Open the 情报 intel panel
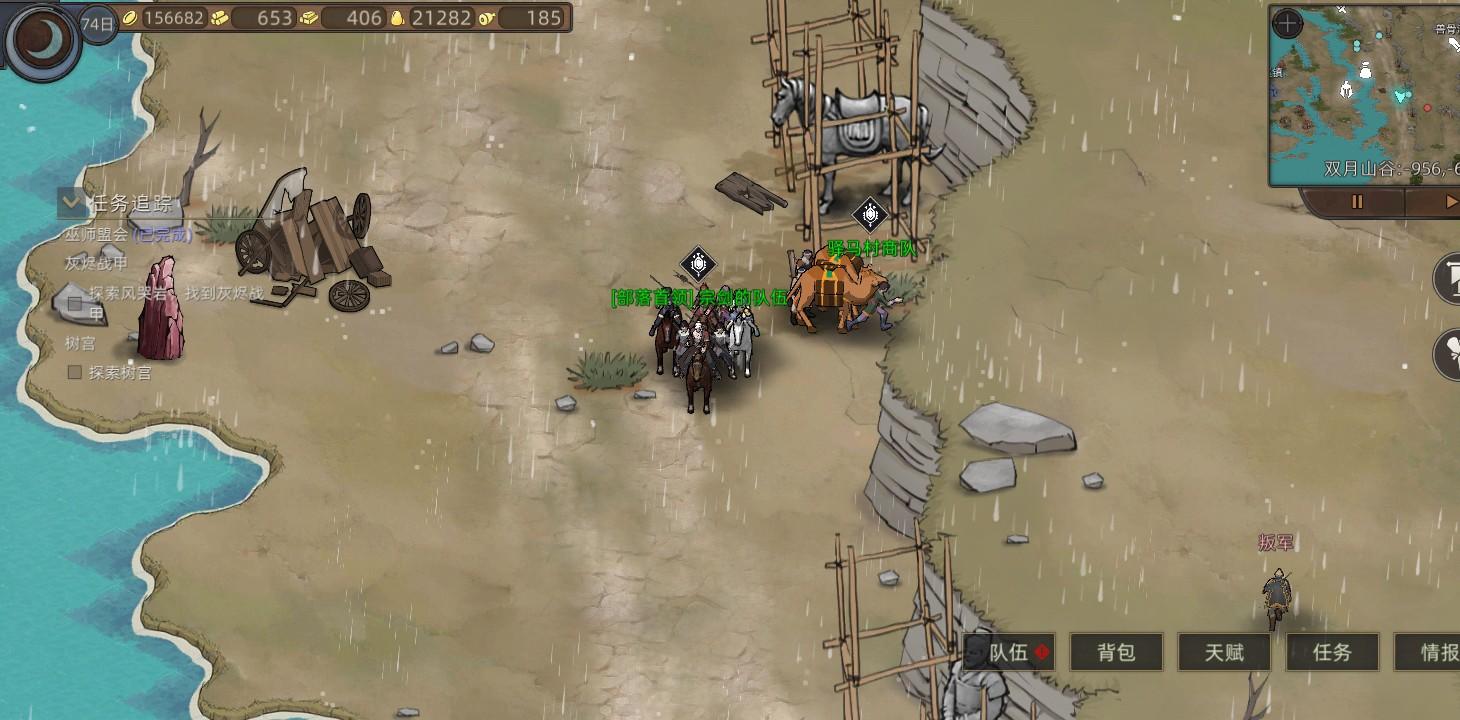The image size is (1460, 720). (x=1436, y=653)
